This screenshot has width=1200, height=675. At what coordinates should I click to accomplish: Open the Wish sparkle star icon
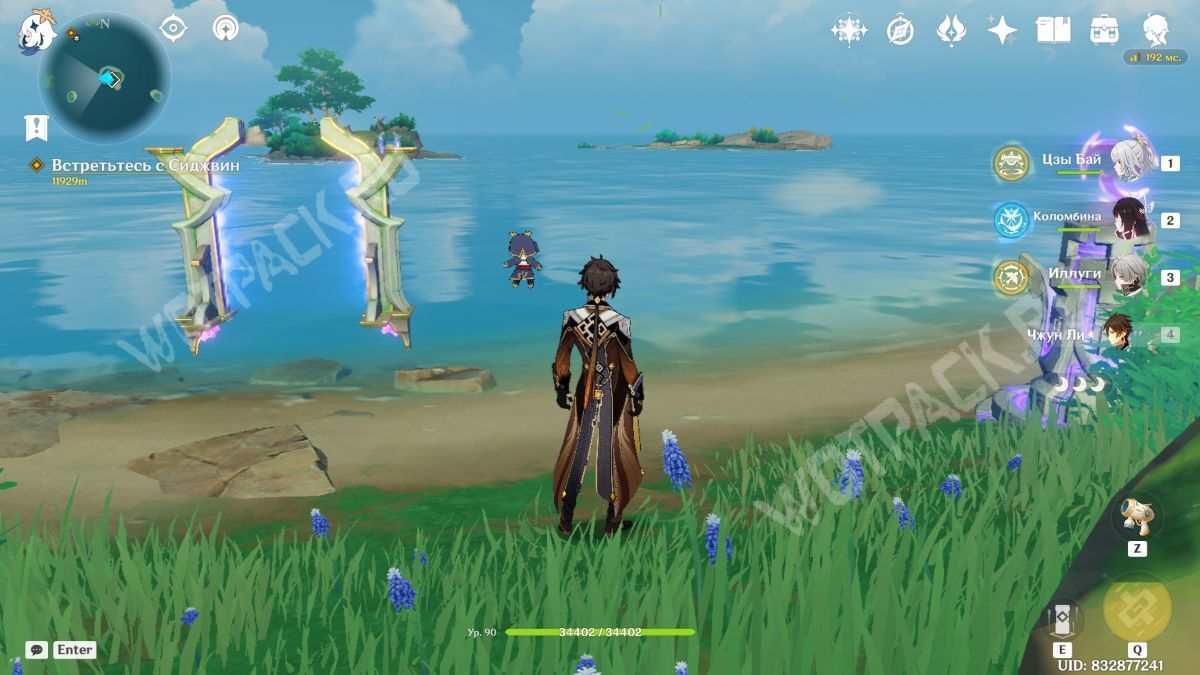pyautogui.click(x=1002, y=30)
